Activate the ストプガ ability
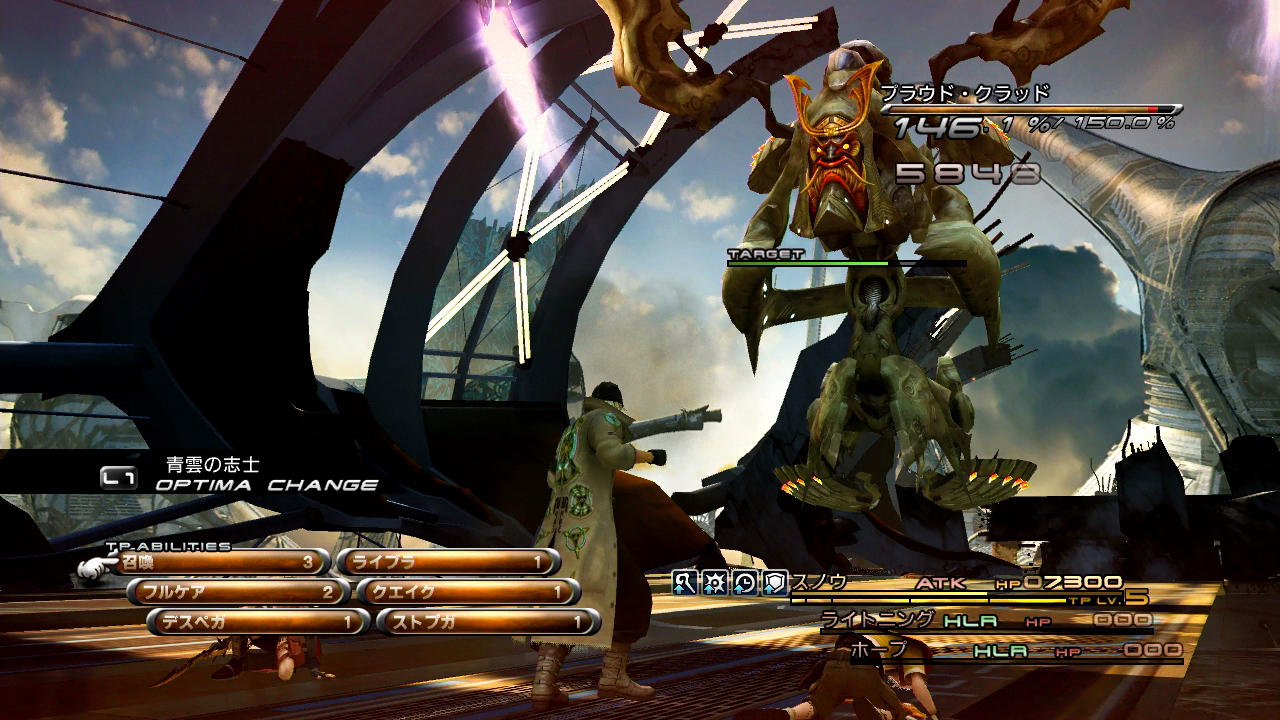The width and height of the screenshot is (1280, 720). (488, 622)
